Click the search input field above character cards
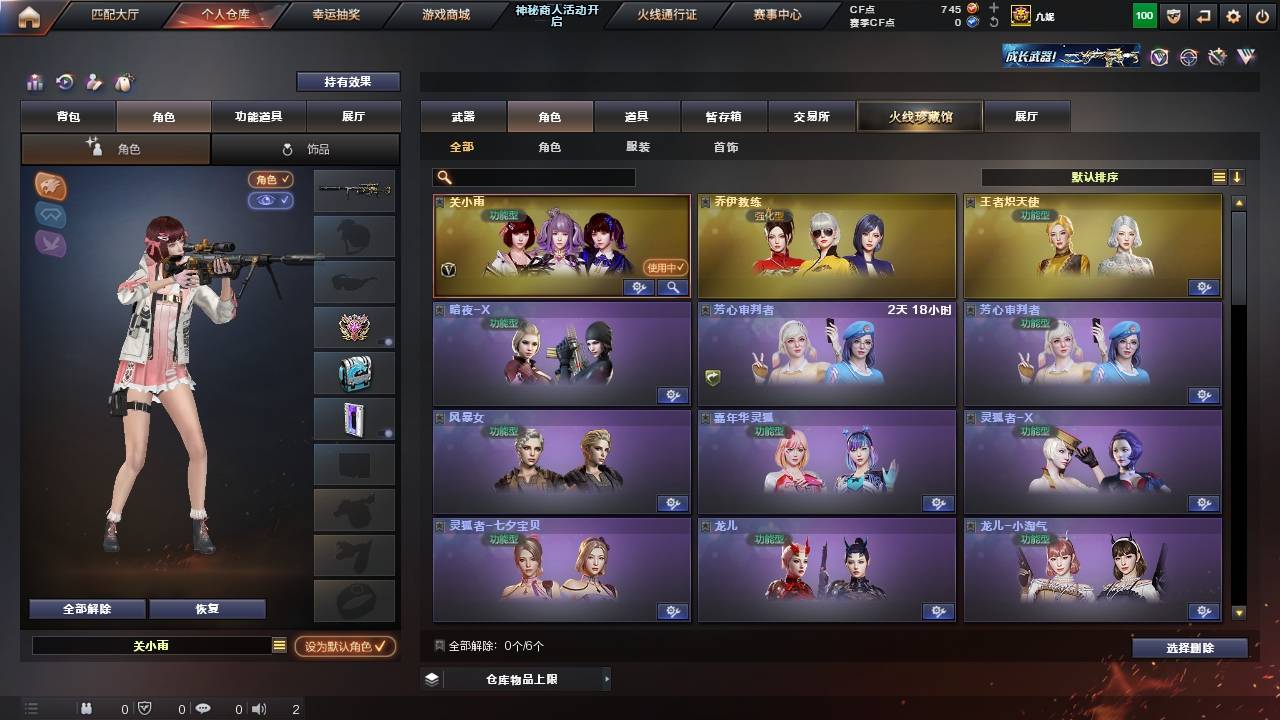This screenshot has width=1280, height=720. pyautogui.click(x=535, y=176)
